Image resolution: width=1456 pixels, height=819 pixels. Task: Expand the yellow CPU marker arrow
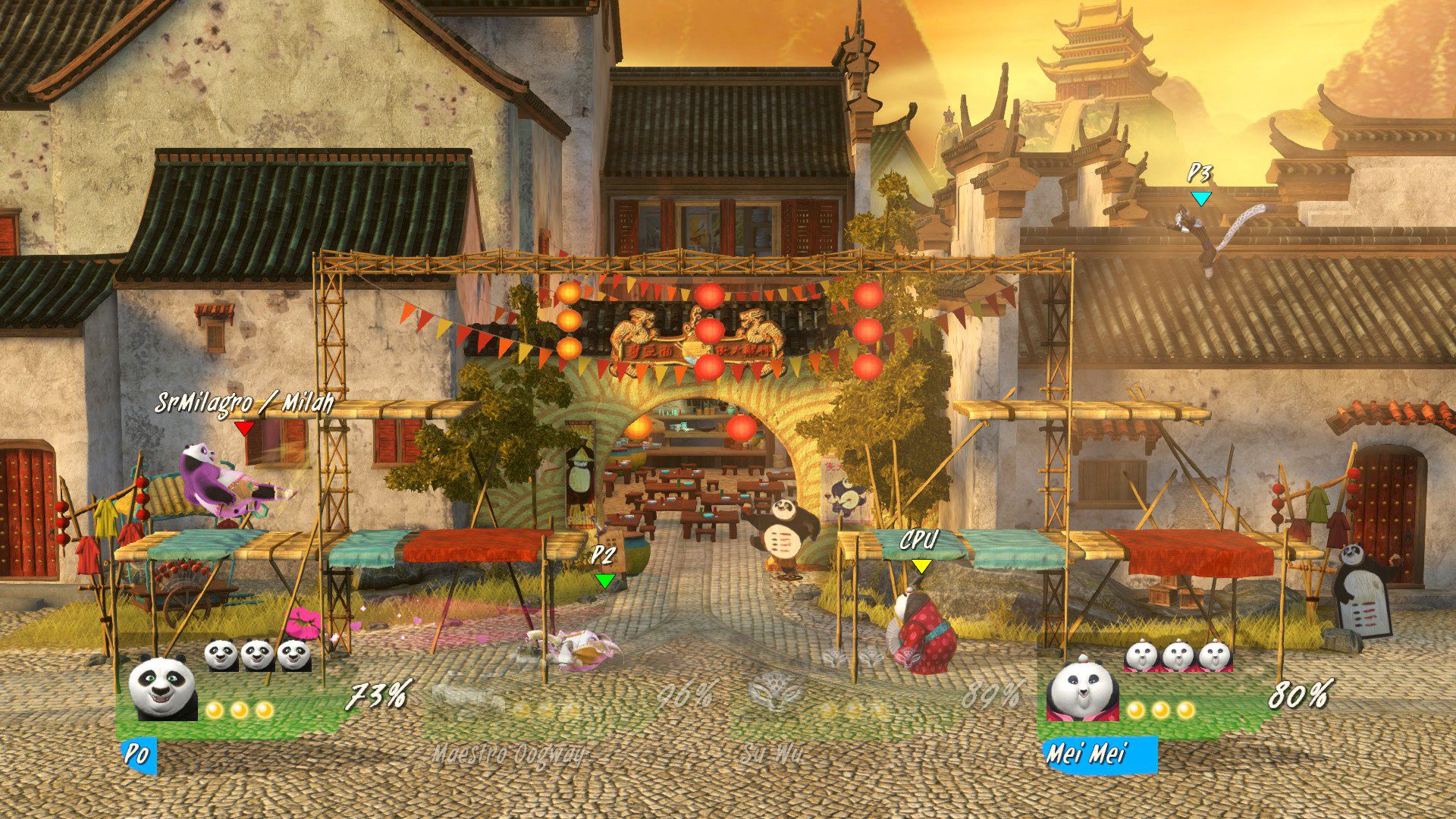click(921, 565)
